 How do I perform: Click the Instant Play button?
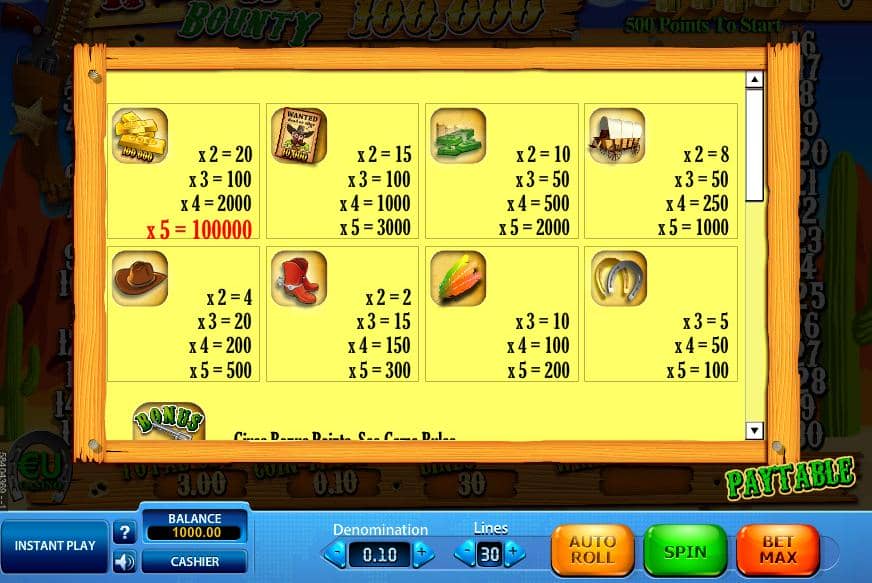tap(55, 546)
